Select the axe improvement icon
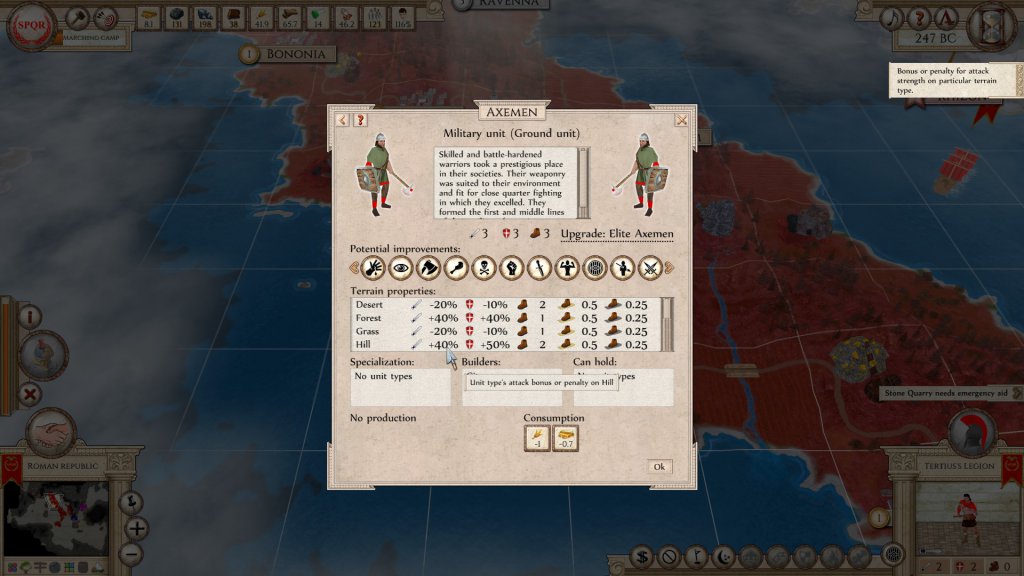This screenshot has height=576, width=1024. 429,267
